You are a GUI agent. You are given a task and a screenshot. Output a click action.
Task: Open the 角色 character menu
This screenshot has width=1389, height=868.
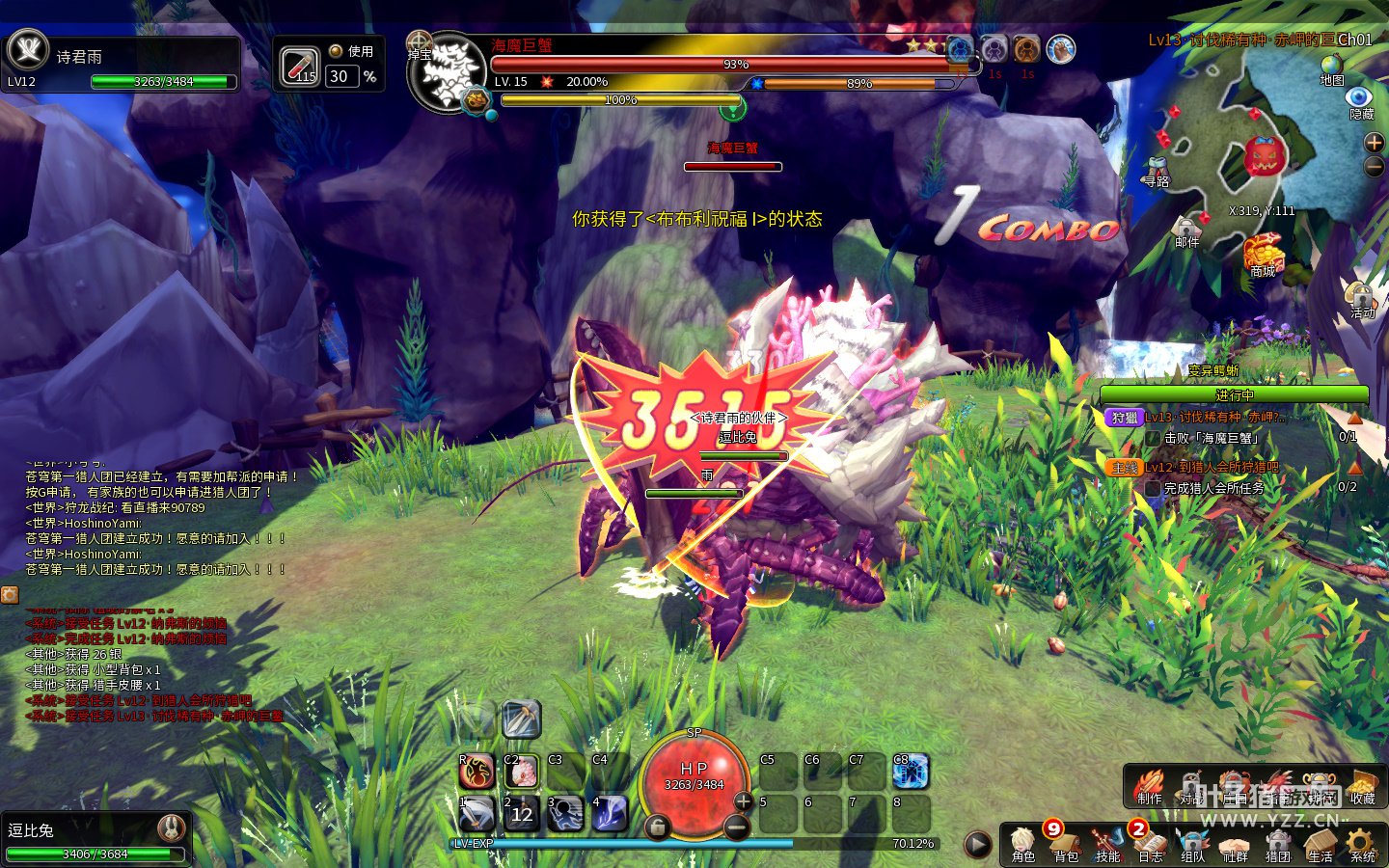[x=1022, y=843]
